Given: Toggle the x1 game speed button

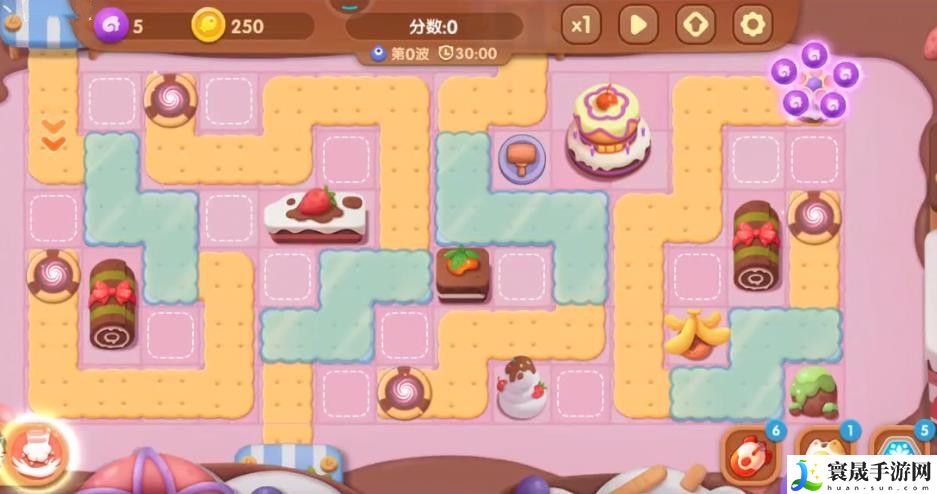Looking at the screenshot, I should click(x=580, y=23).
